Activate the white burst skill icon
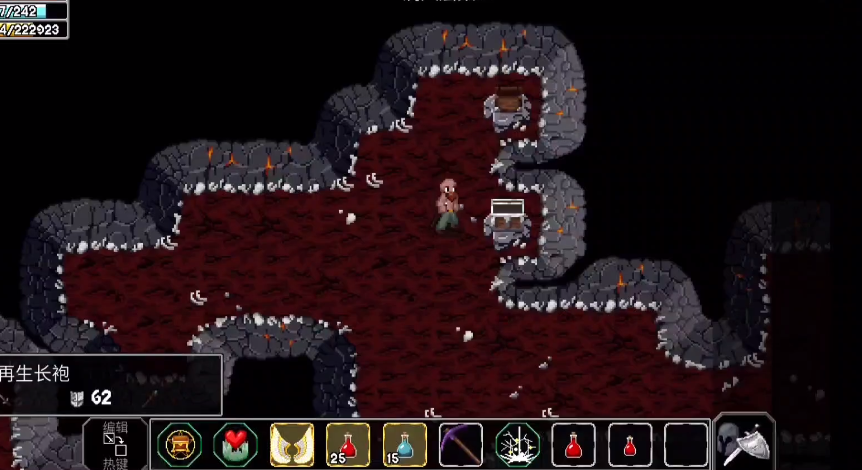Viewport: 862px width, 470px height. click(x=518, y=445)
